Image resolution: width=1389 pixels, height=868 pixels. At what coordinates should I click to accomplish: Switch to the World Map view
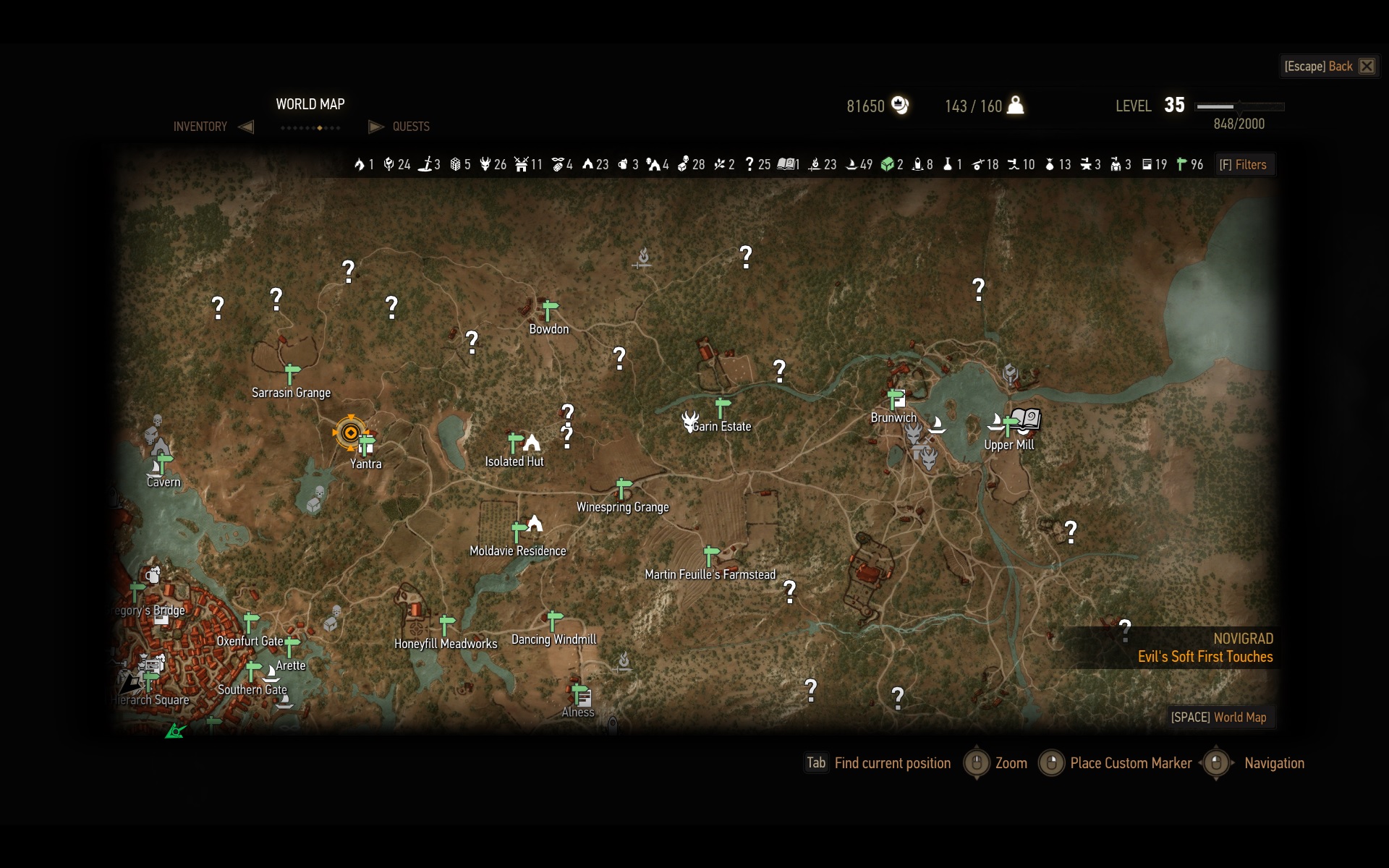click(1218, 717)
